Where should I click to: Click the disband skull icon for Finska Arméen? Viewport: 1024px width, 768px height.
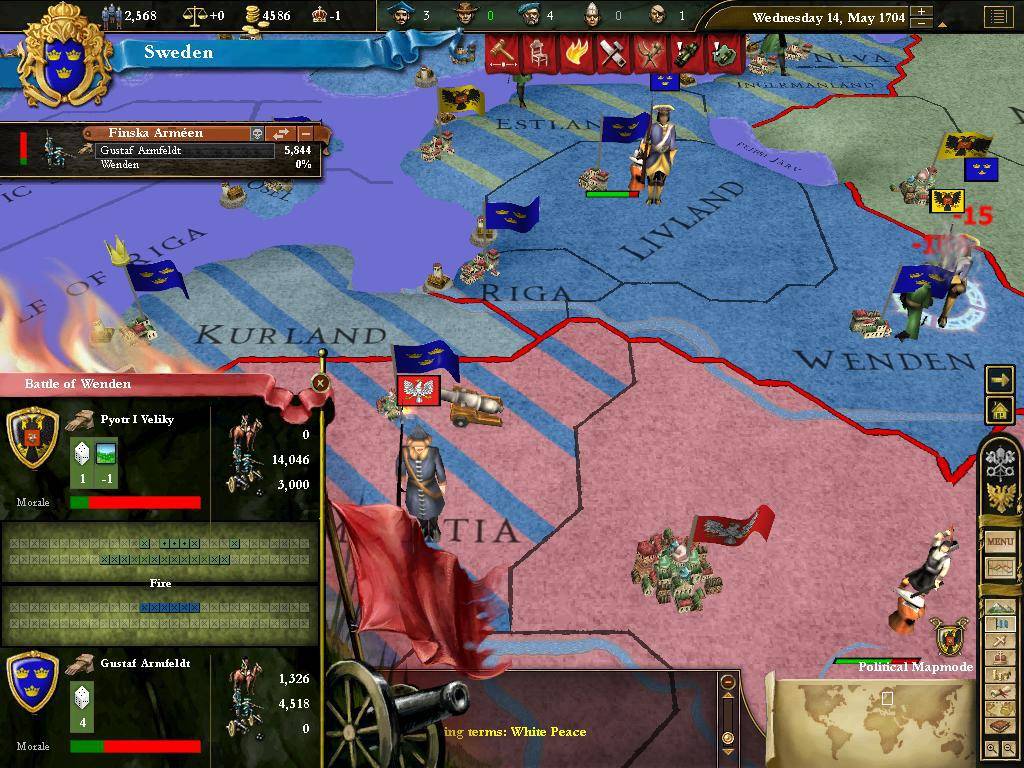tap(256, 133)
